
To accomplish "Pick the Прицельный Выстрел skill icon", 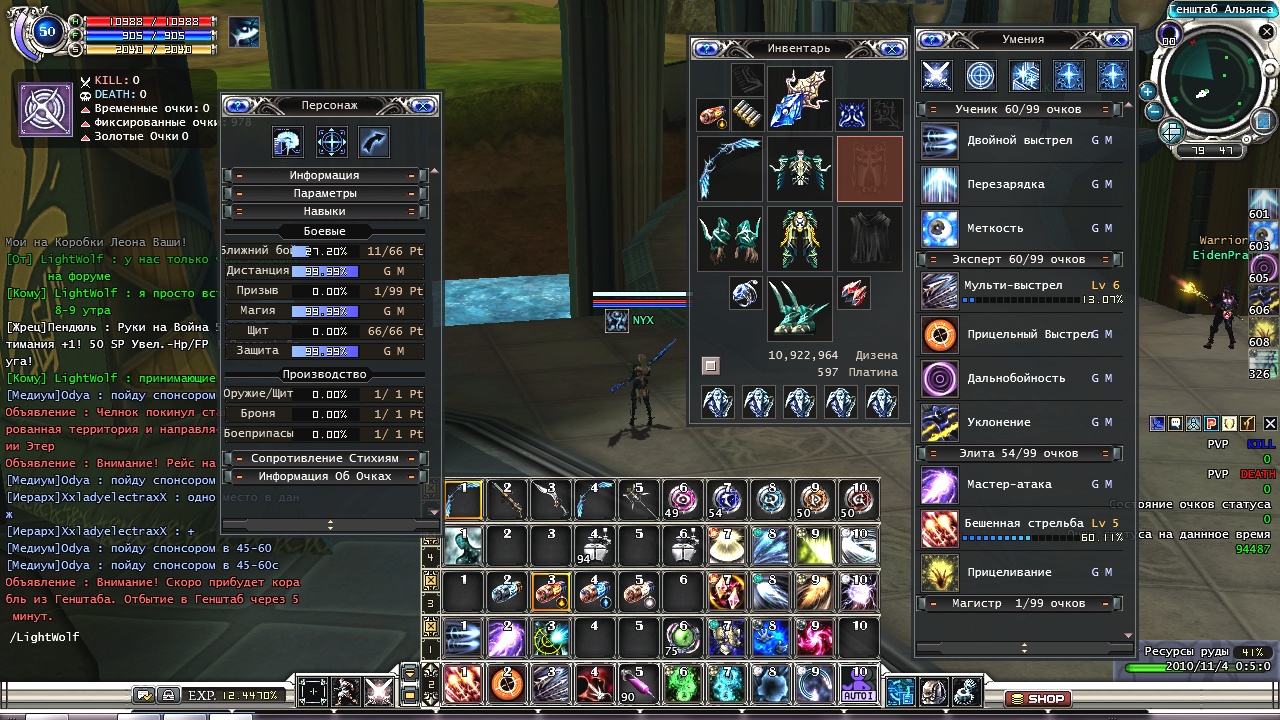I will click(x=940, y=335).
